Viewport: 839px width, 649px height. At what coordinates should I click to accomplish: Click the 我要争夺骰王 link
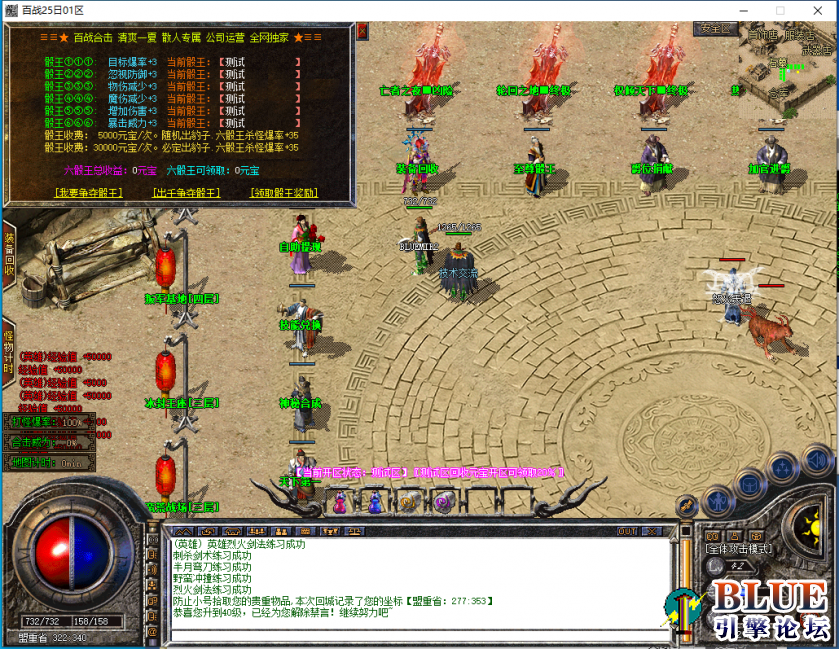89,193
